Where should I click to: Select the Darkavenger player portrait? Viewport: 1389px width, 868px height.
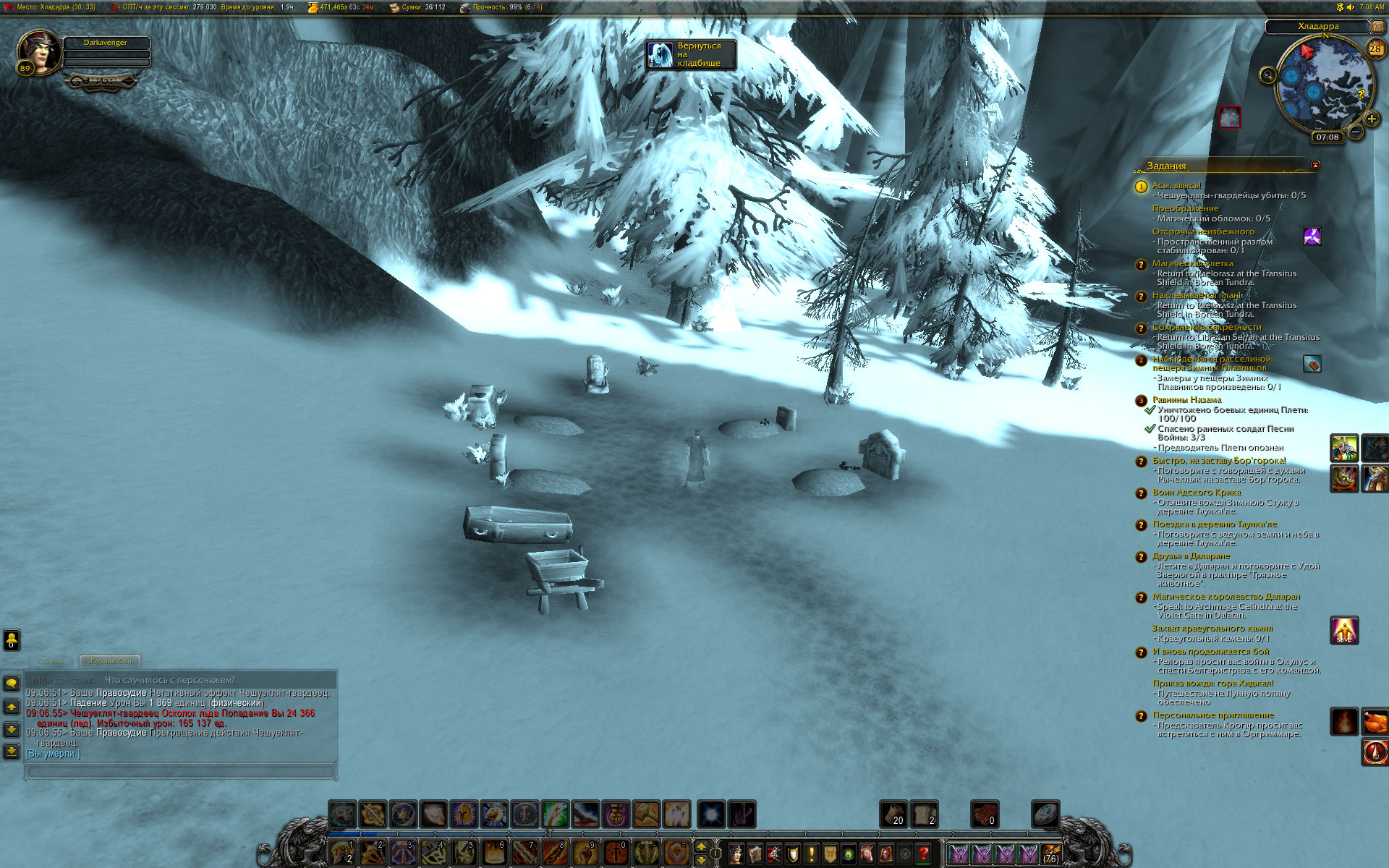[x=40, y=51]
